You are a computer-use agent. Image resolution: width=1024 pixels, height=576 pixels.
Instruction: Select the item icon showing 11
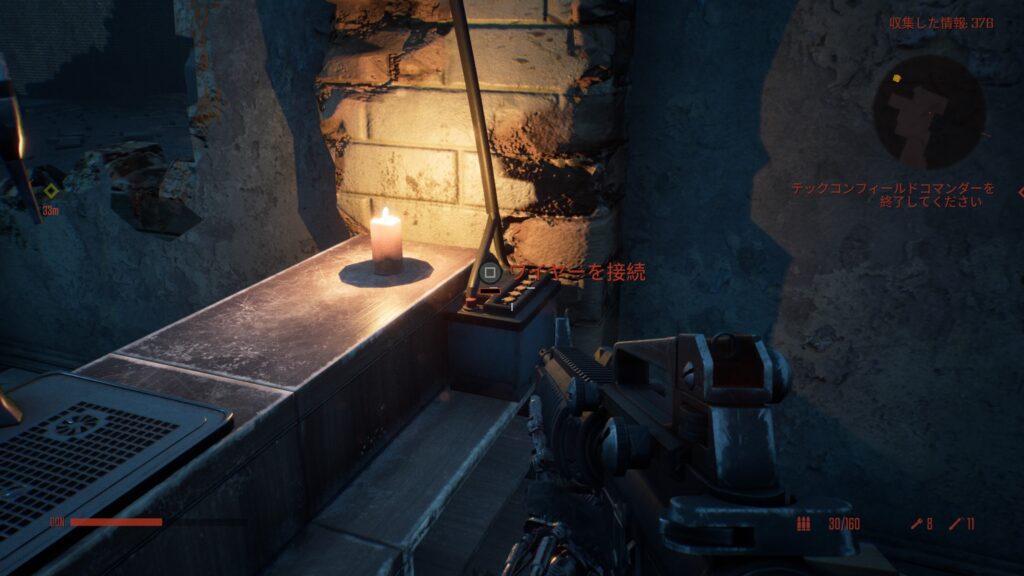[955, 524]
